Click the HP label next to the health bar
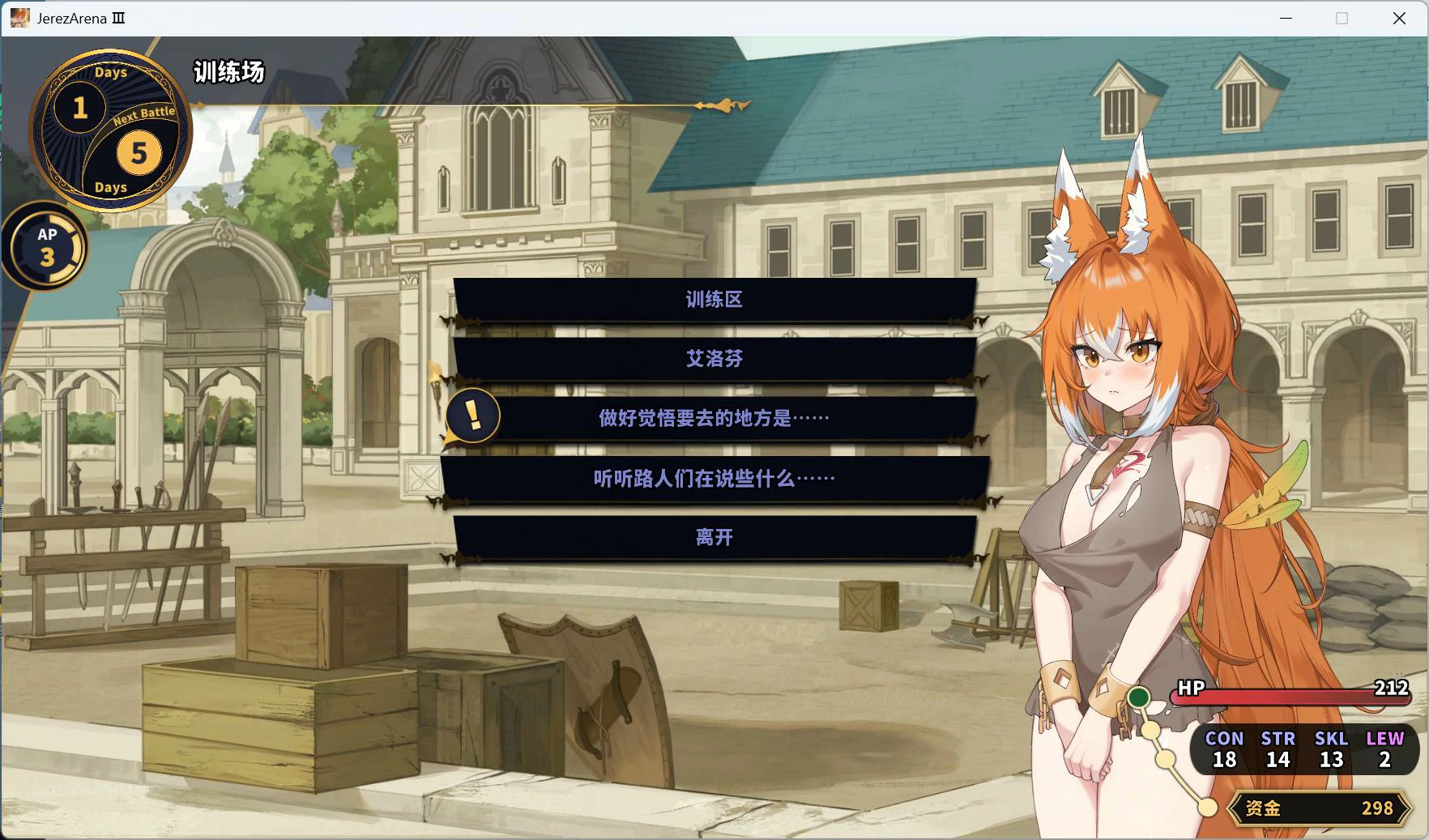Screen dimensions: 1429x840 pyautogui.click(x=1190, y=689)
